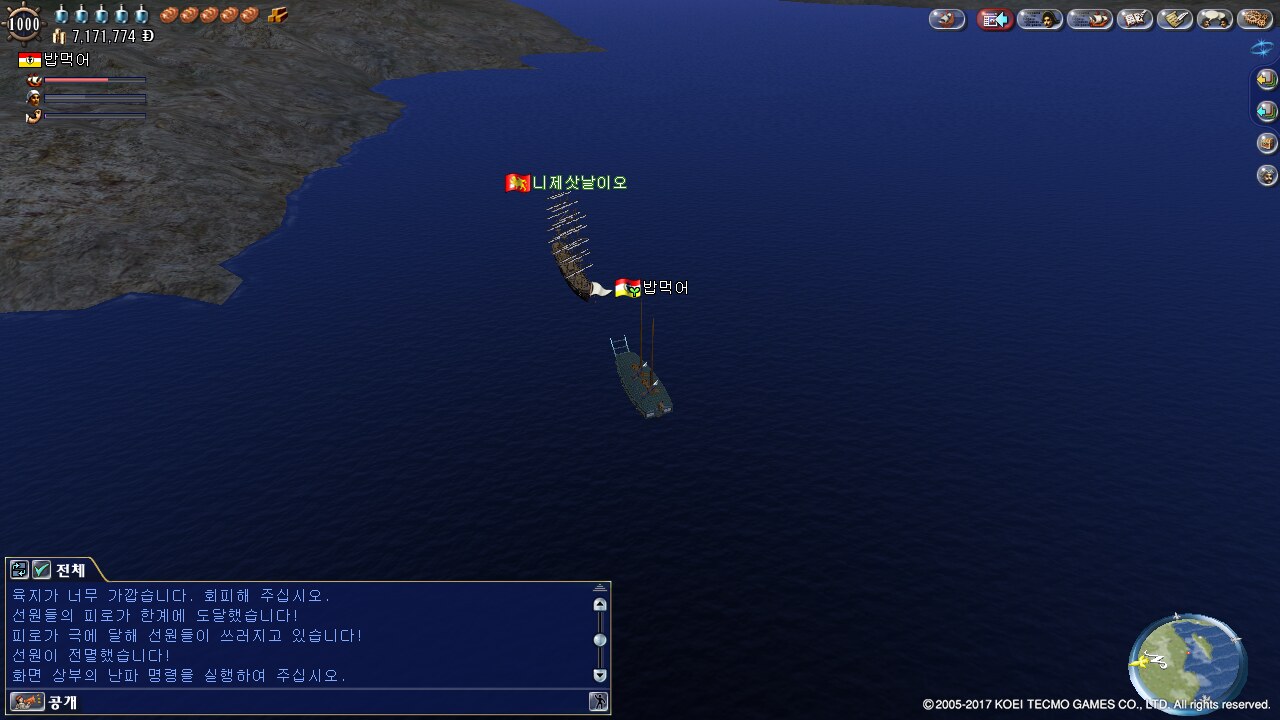
Task: Click the yellow arrow cards side button
Action: (1267, 79)
